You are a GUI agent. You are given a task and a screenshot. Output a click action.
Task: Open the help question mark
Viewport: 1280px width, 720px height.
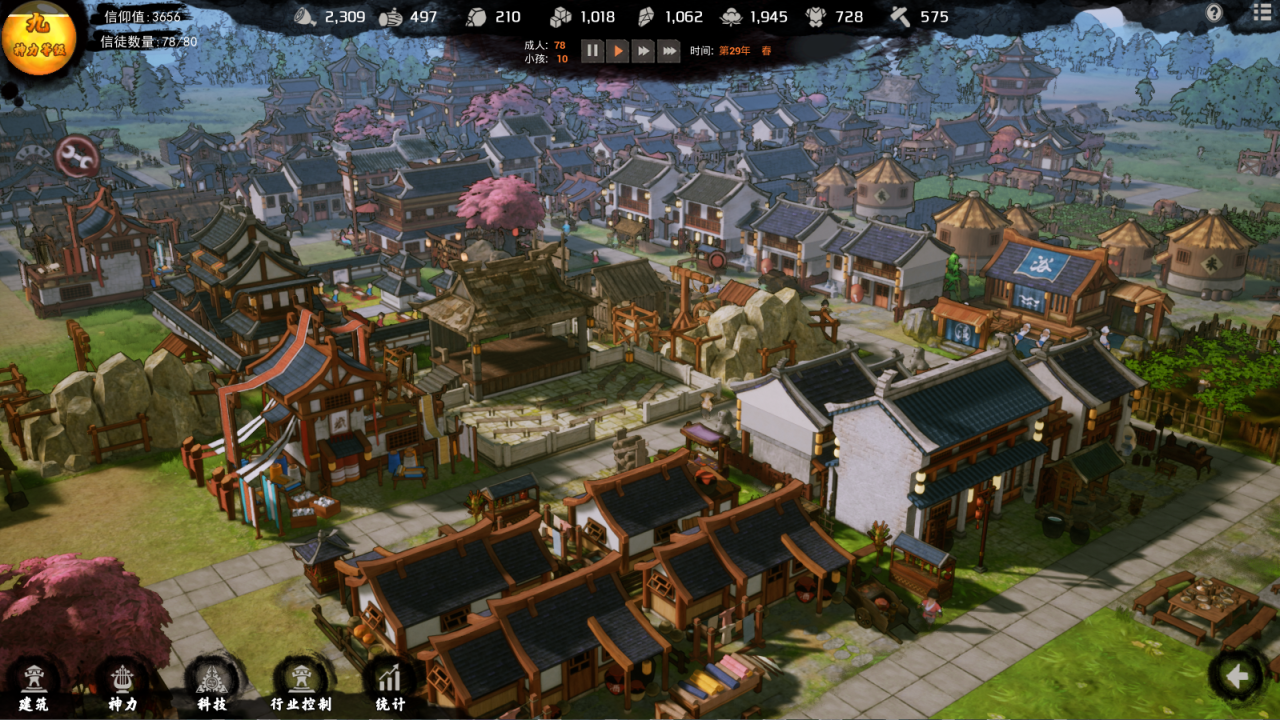click(x=1214, y=13)
